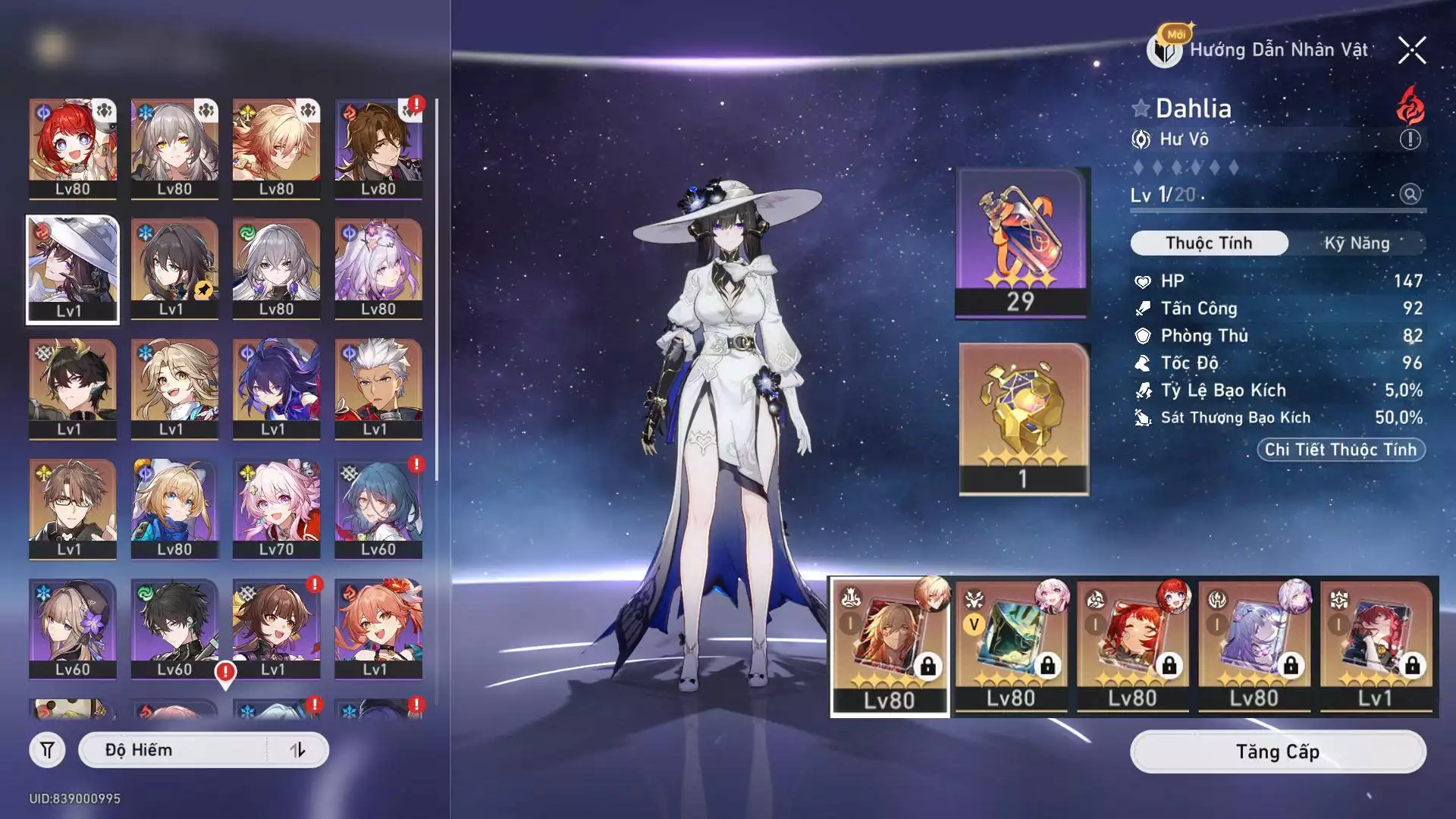This screenshot has width=1456, height=819.
Task: Choose the light cone card marked V
Action: pos(1011,645)
